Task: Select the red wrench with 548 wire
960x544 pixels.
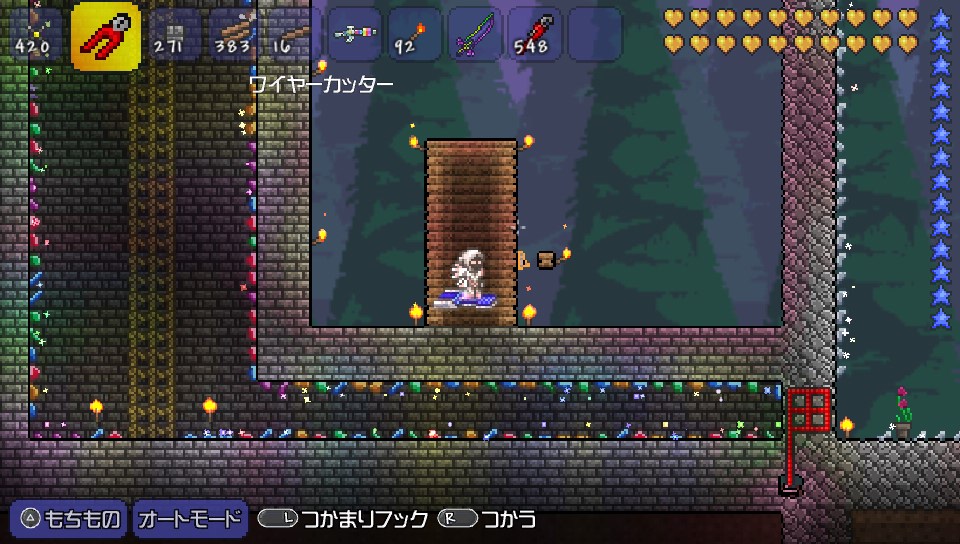Action: click(x=534, y=34)
